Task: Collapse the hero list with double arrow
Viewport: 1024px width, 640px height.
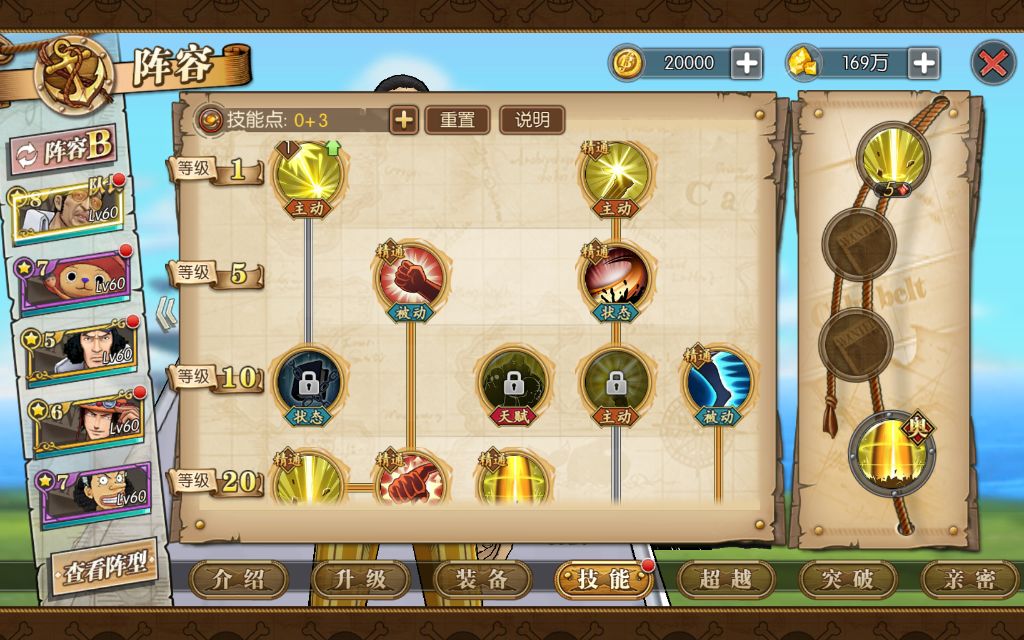Action: 164,313
